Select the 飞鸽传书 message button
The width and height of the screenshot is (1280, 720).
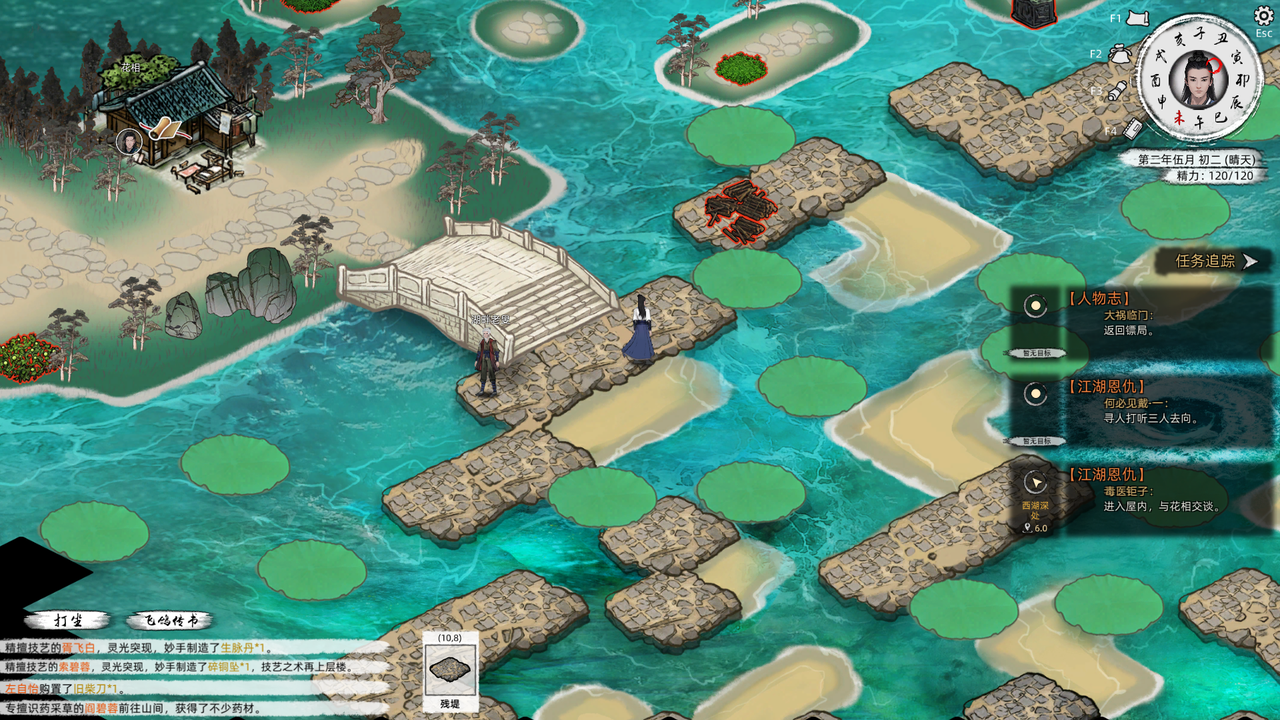click(x=170, y=619)
